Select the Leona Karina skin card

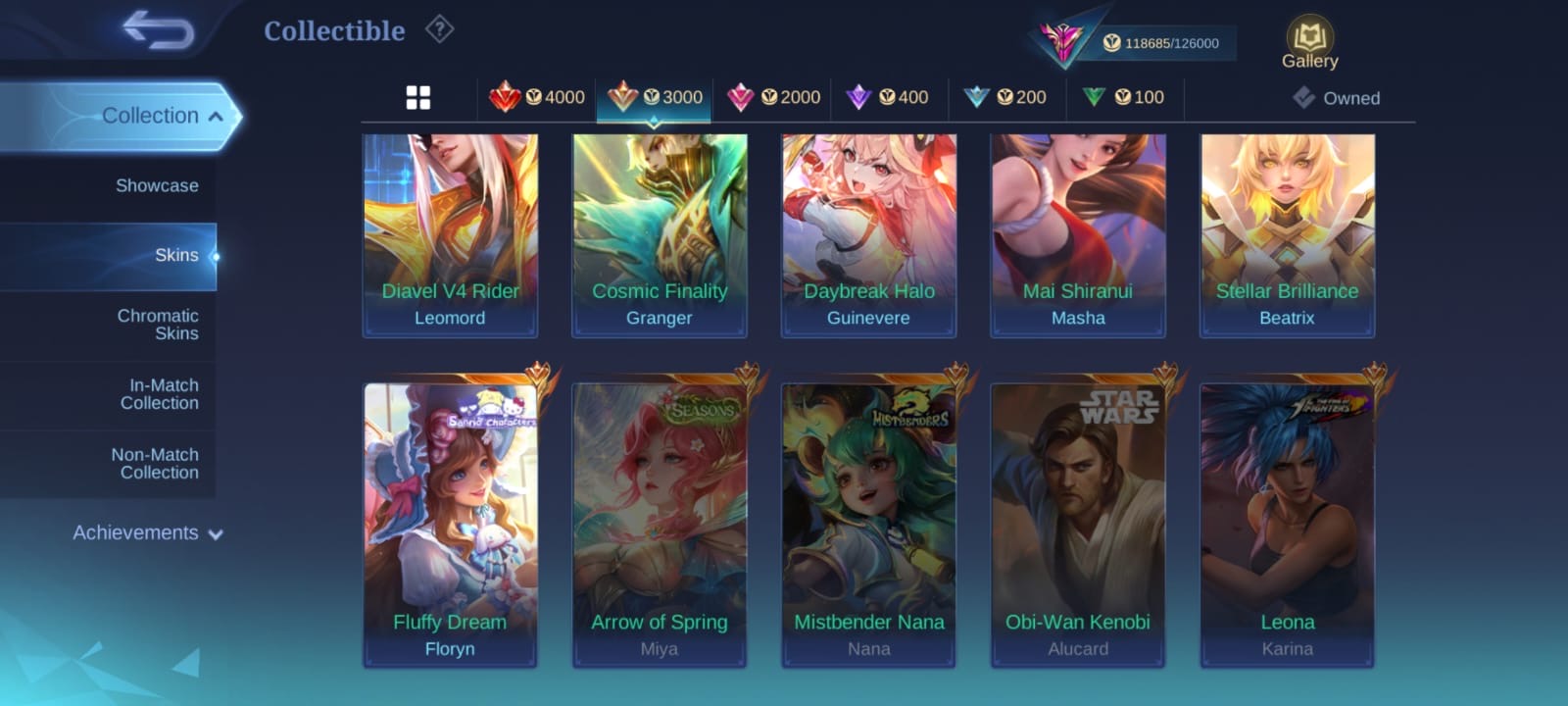click(x=1287, y=525)
